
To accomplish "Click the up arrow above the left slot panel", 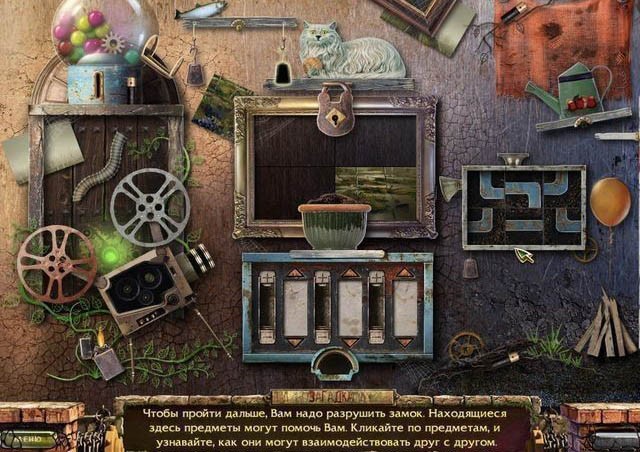I will [x=297, y=271].
